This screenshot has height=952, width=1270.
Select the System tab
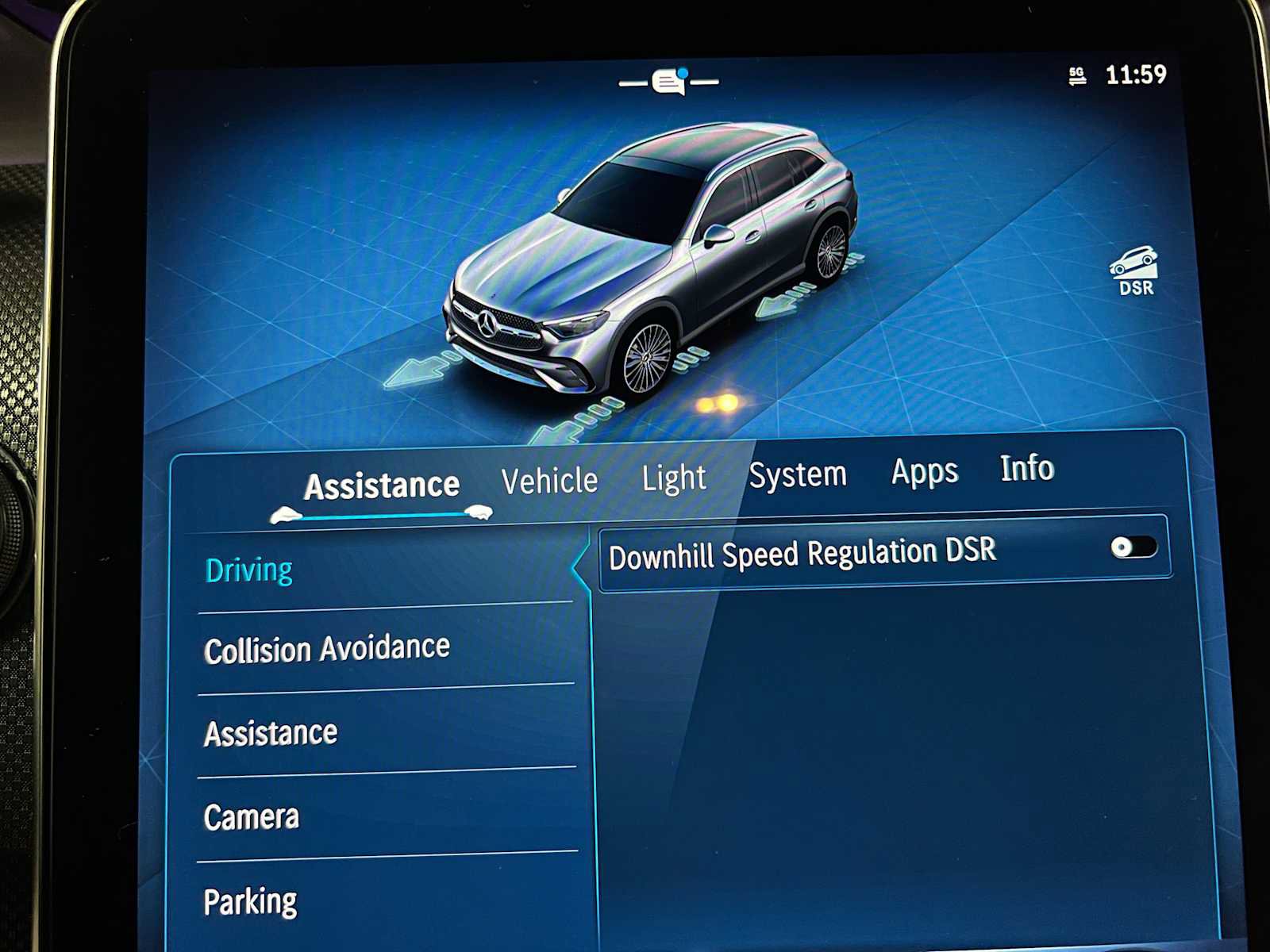click(x=799, y=474)
